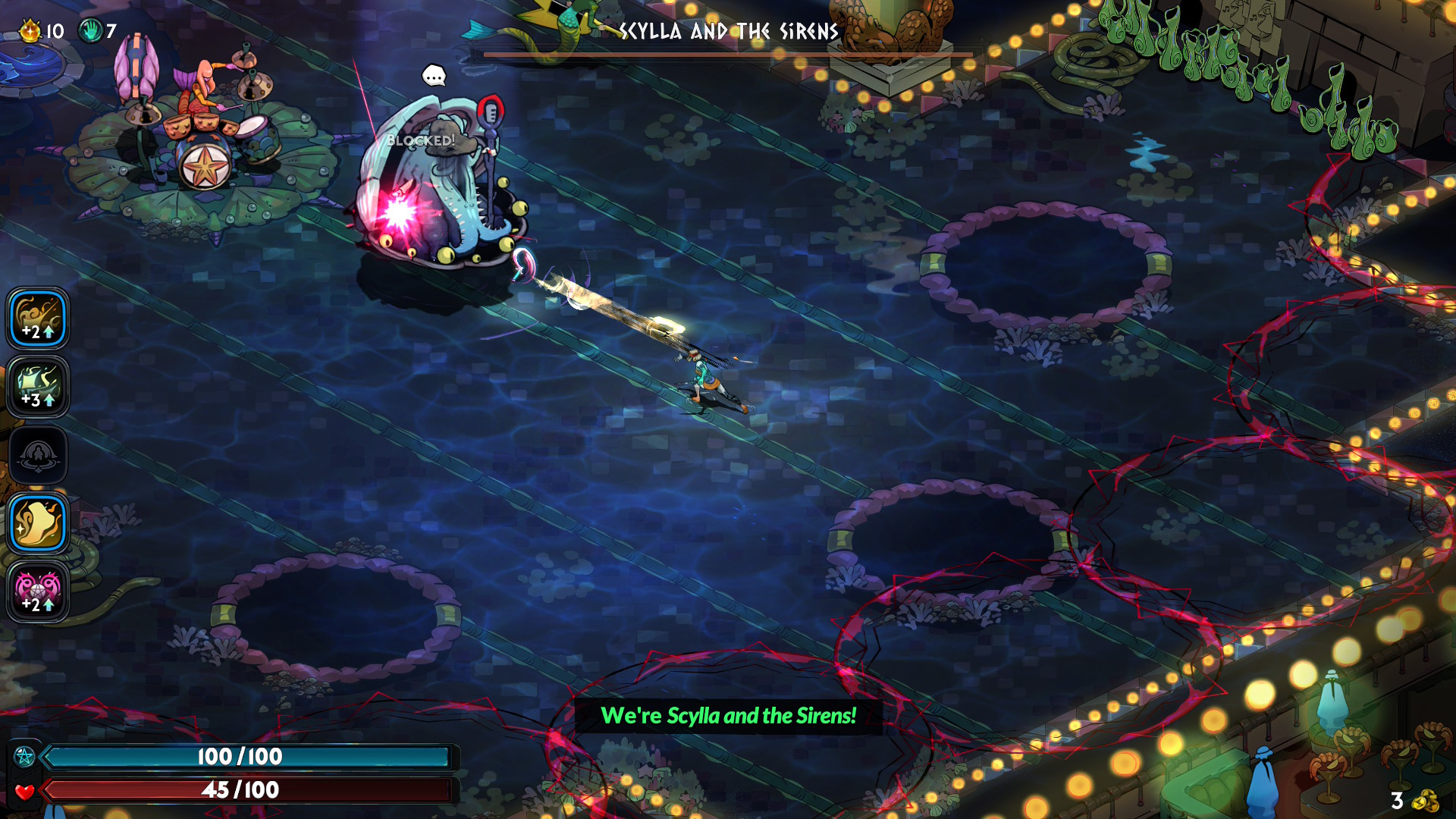
Task: Open the golden flame sprint boon icon
Action: coord(38,523)
